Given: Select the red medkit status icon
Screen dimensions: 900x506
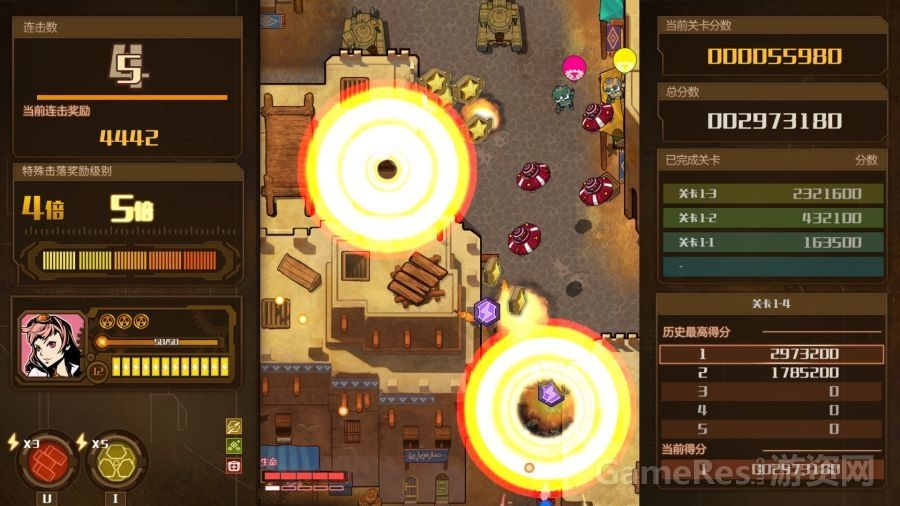Looking at the screenshot, I should click(234, 465).
